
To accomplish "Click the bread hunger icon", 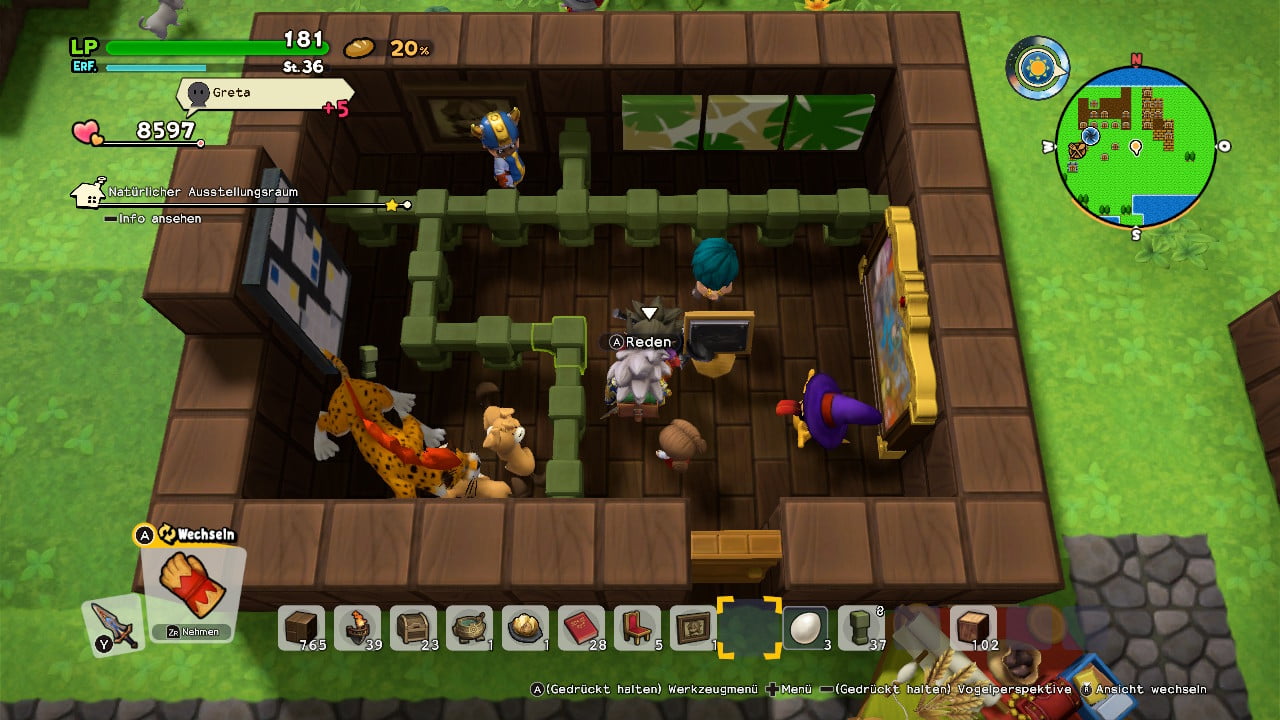I will pyautogui.click(x=359, y=48).
